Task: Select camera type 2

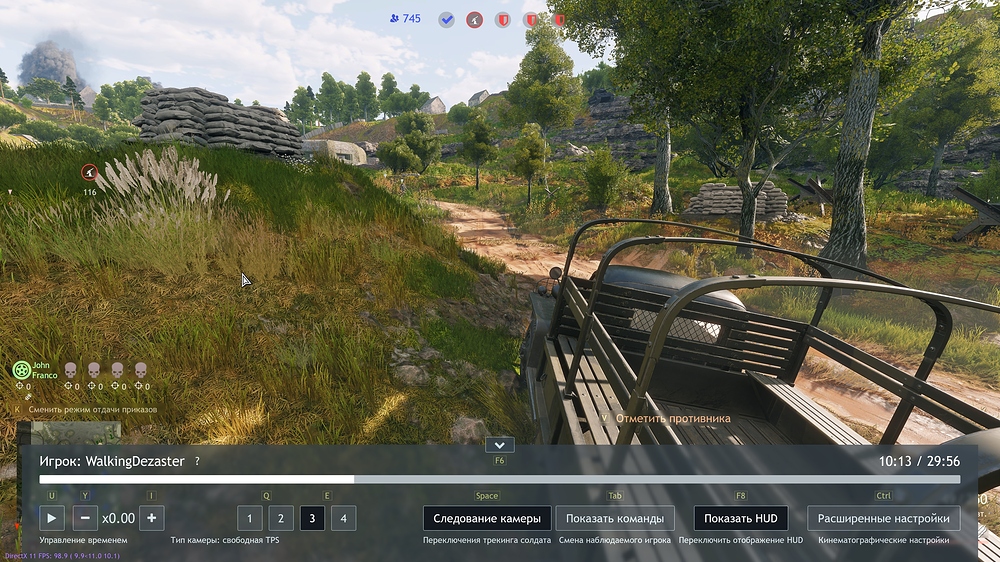Action: click(x=281, y=518)
